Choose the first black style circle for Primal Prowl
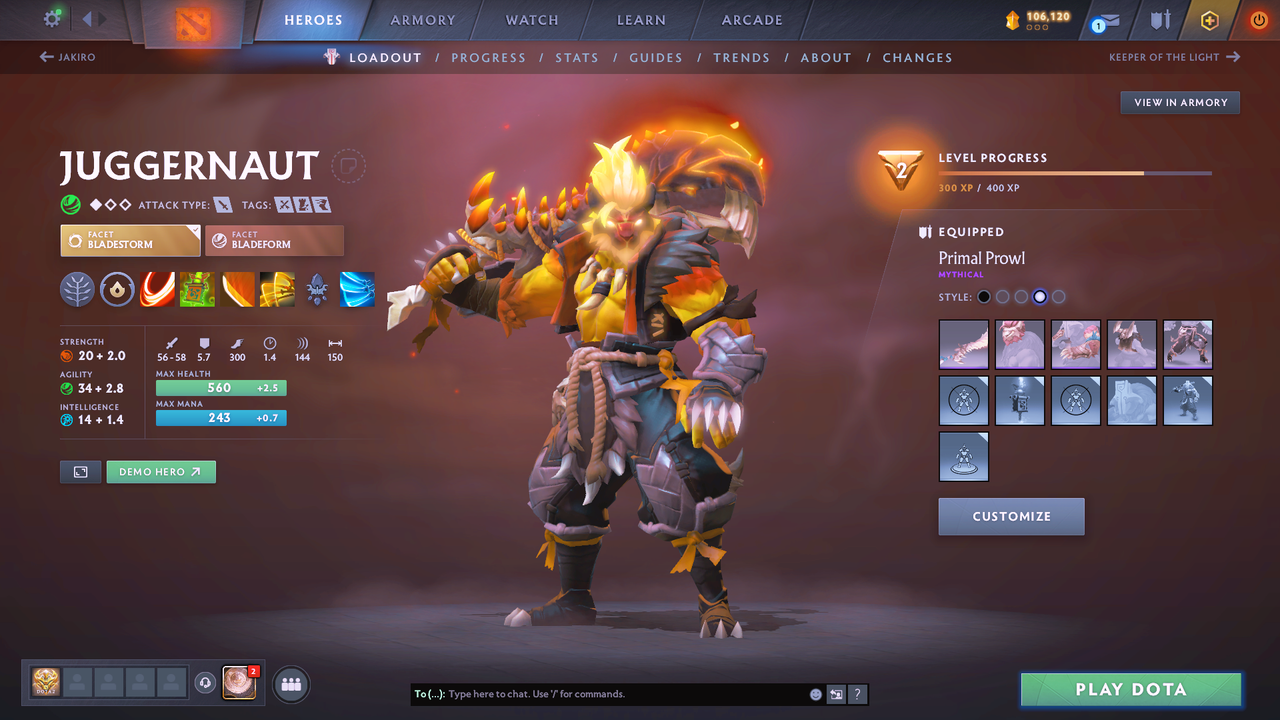 [983, 296]
